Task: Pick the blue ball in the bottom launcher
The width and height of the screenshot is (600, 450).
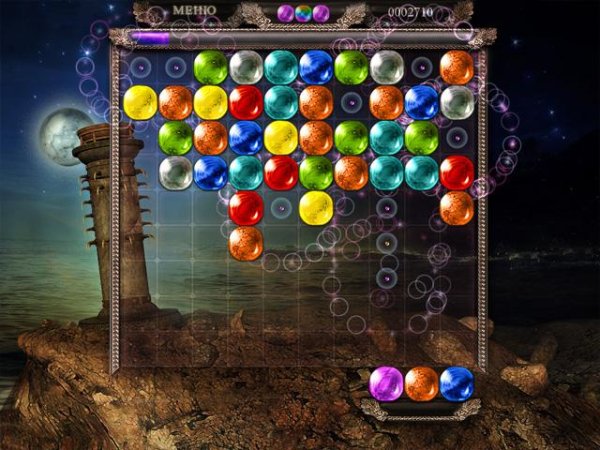Action: click(457, 383)
